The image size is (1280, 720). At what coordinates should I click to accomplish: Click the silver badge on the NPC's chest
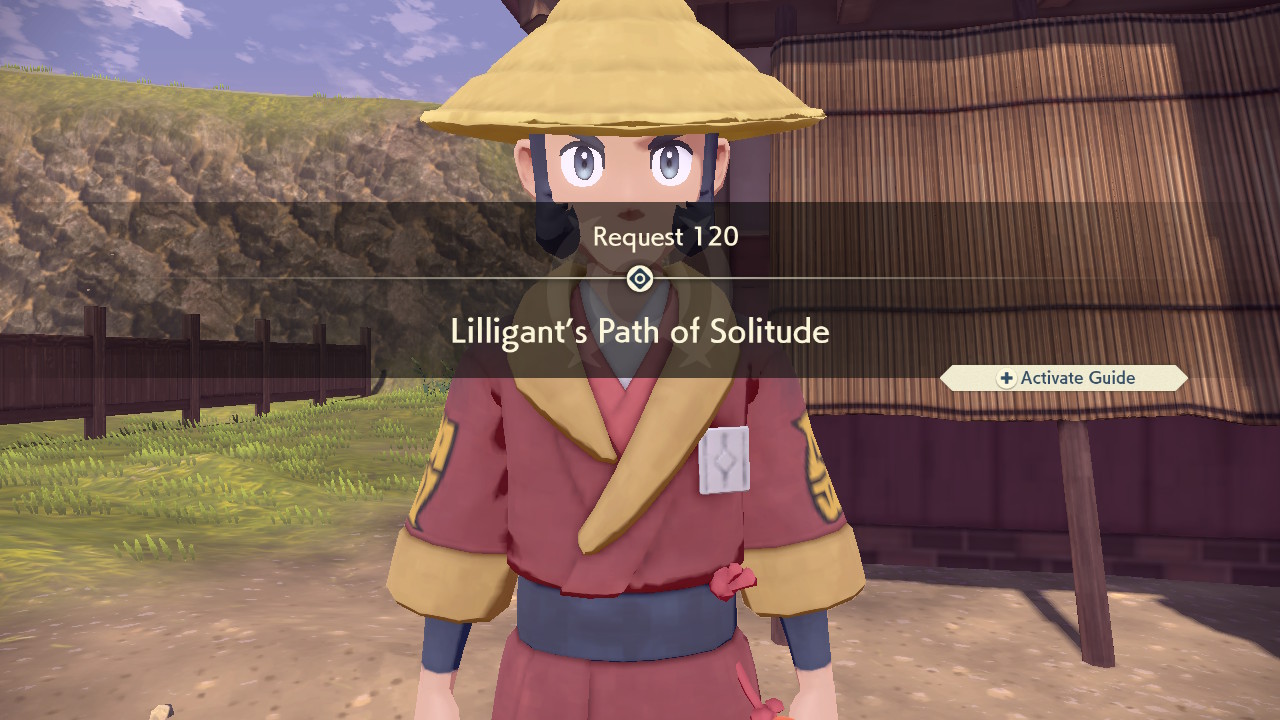pyautogui.click(x=725, y=460)
